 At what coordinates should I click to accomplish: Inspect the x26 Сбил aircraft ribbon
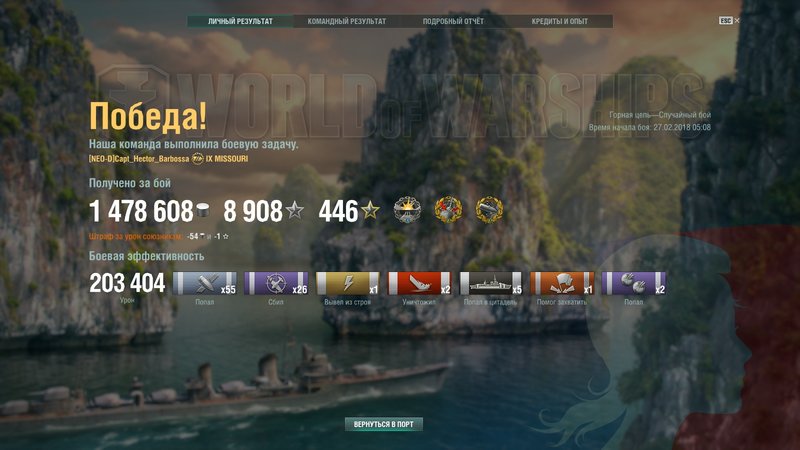(x=277, y=283)
